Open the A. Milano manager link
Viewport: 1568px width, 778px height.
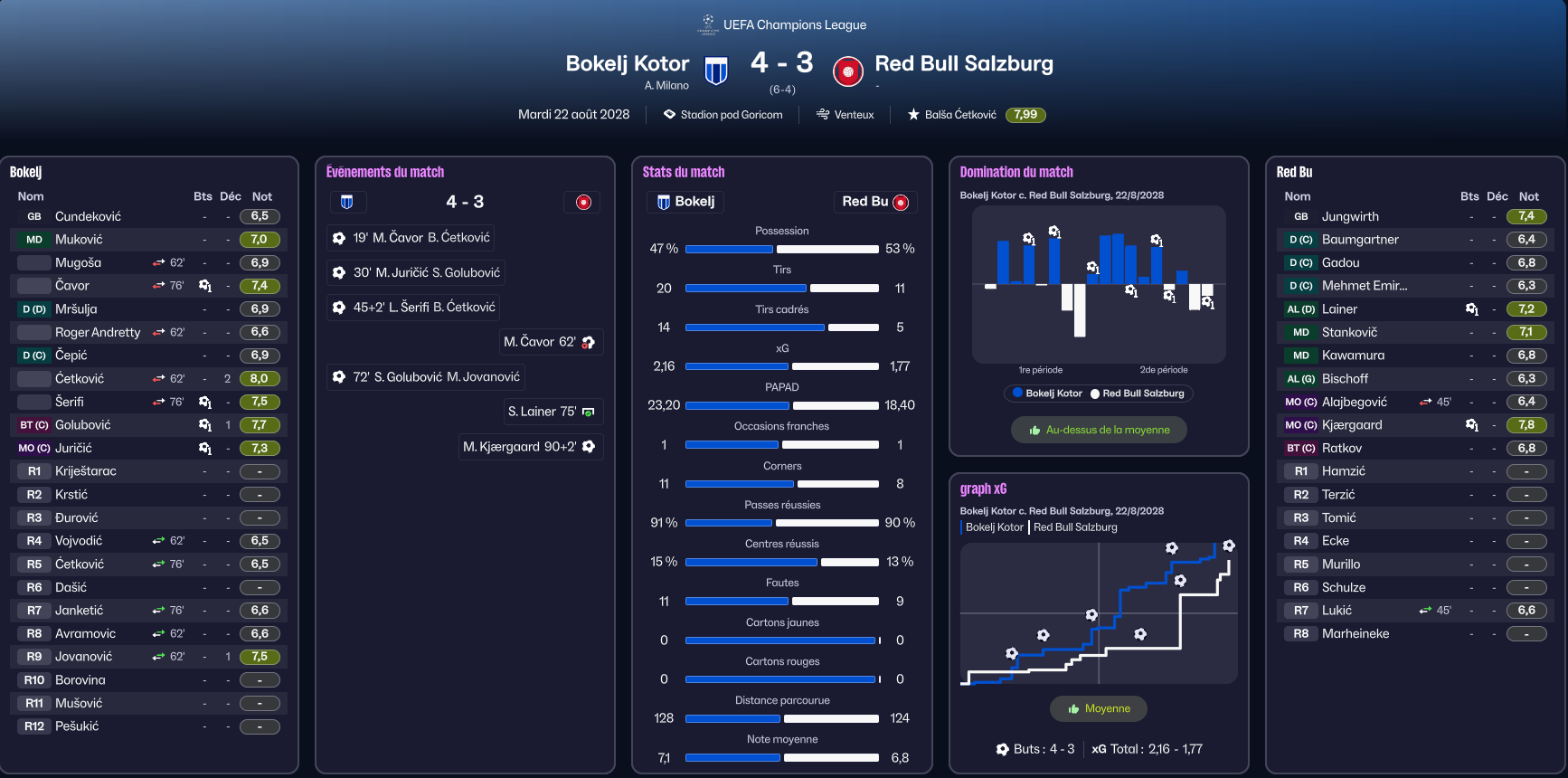(x=666, y=86)
